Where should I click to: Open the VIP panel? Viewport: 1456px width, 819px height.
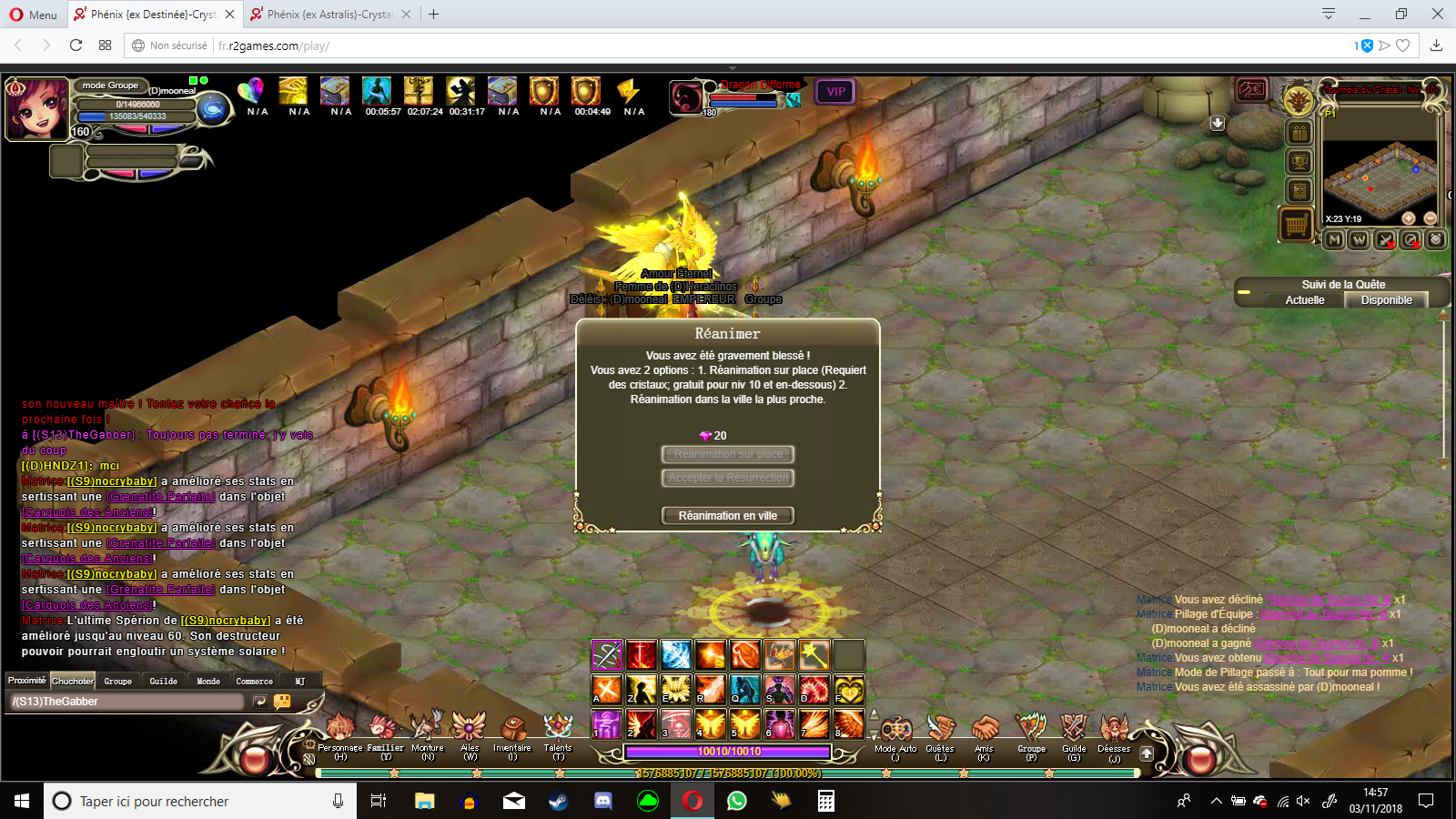pyautogui.click(x=835, y=92)
